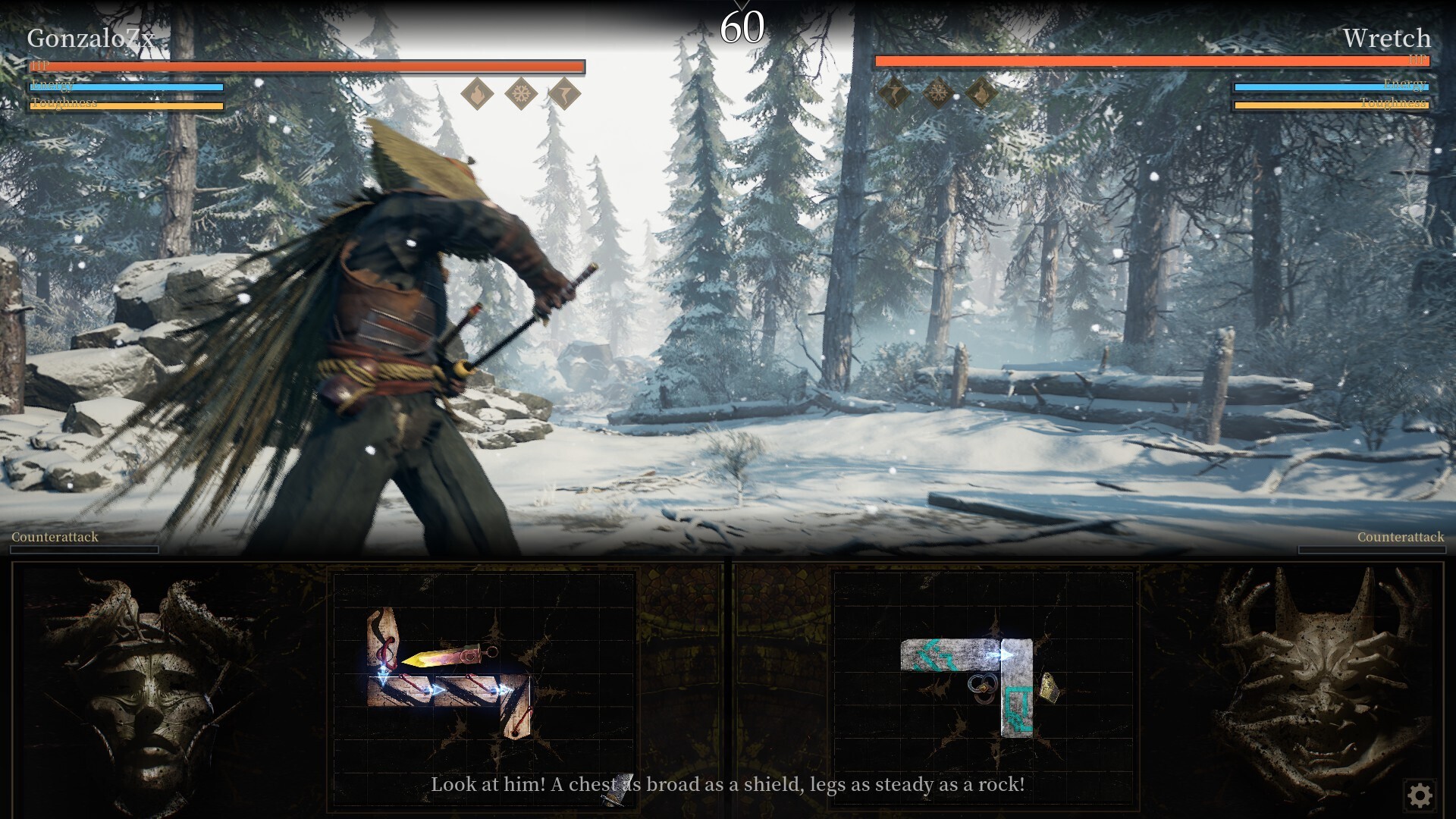Click the snowflake icon beside GonzaloZx's fire icon
This screenshot has width=1456, height=819.
point(521,95)
